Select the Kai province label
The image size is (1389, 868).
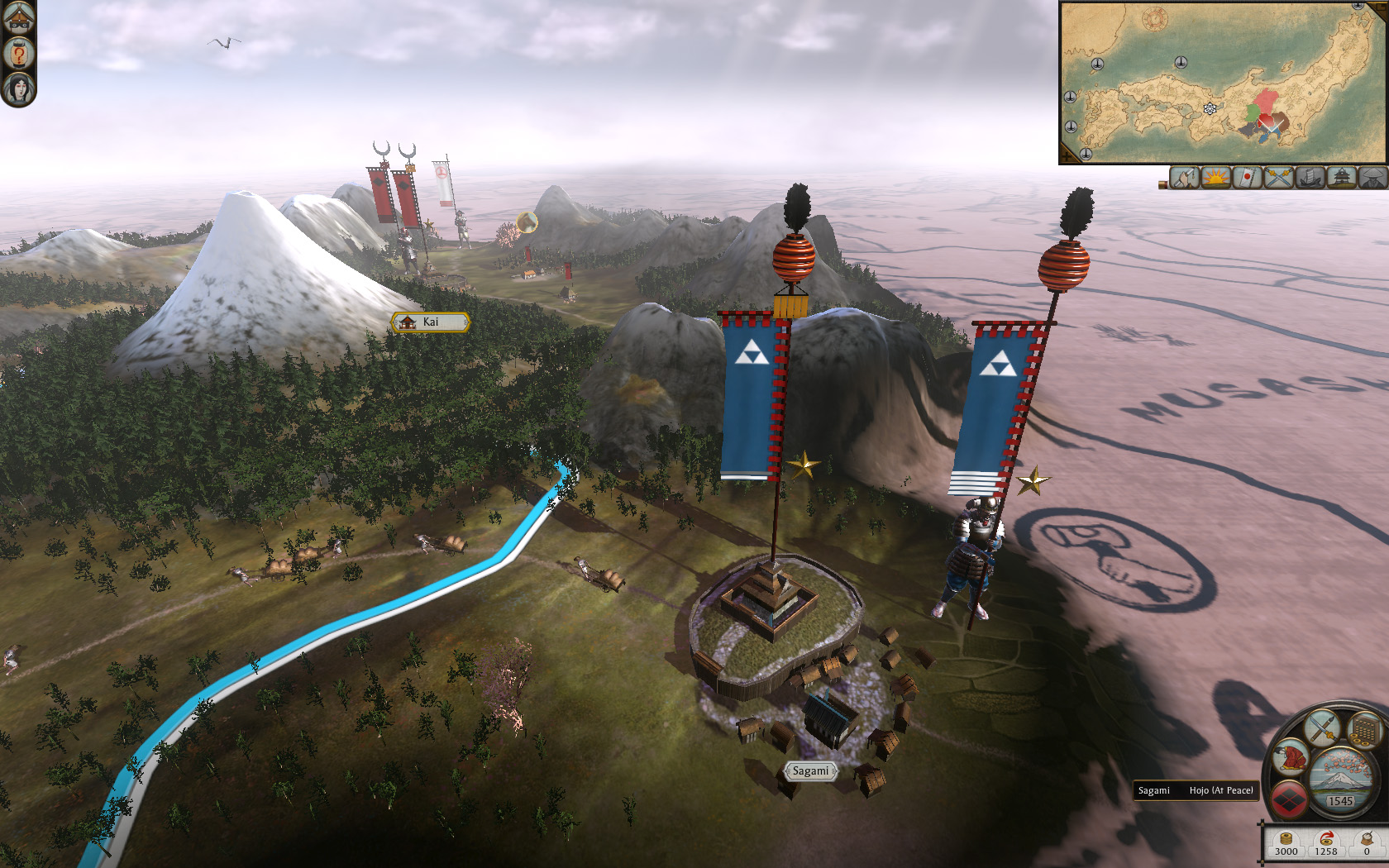(x=430, y=322)
